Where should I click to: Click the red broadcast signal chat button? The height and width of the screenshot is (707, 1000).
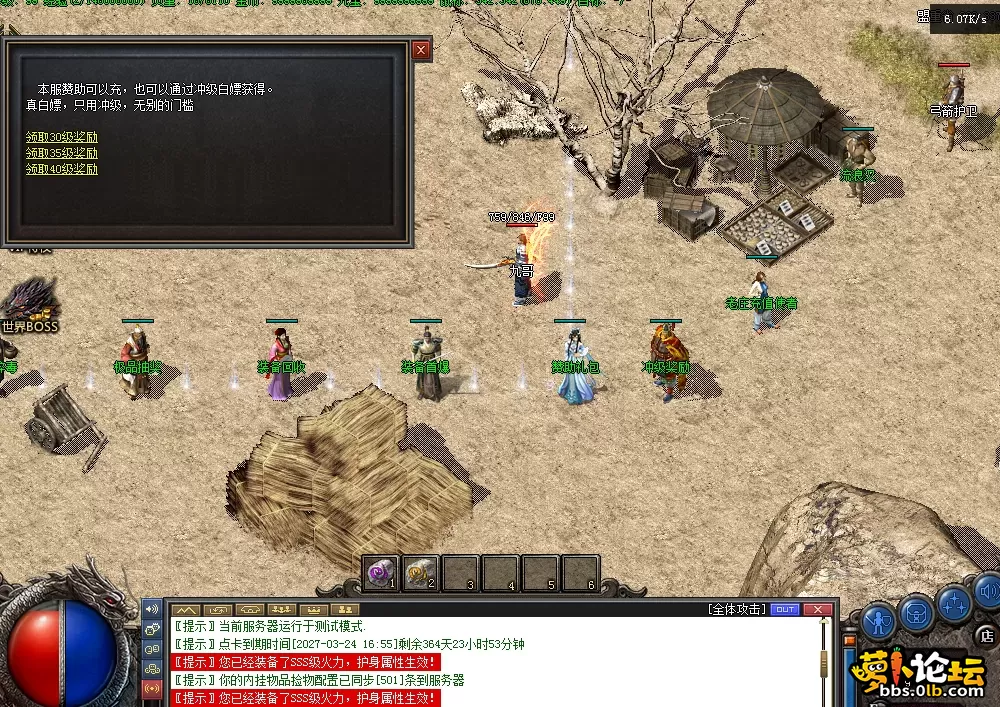(x=153, y=688)
